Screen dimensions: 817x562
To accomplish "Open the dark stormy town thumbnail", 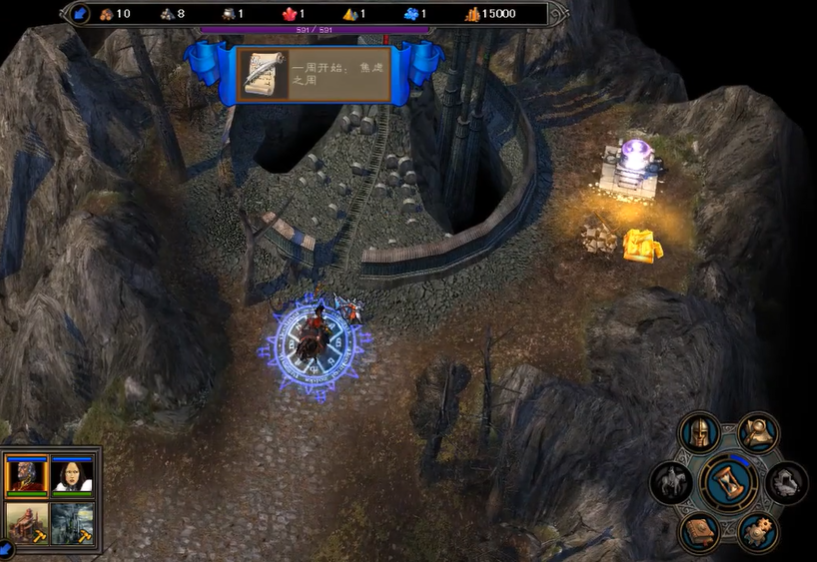I will coord(72,523).
